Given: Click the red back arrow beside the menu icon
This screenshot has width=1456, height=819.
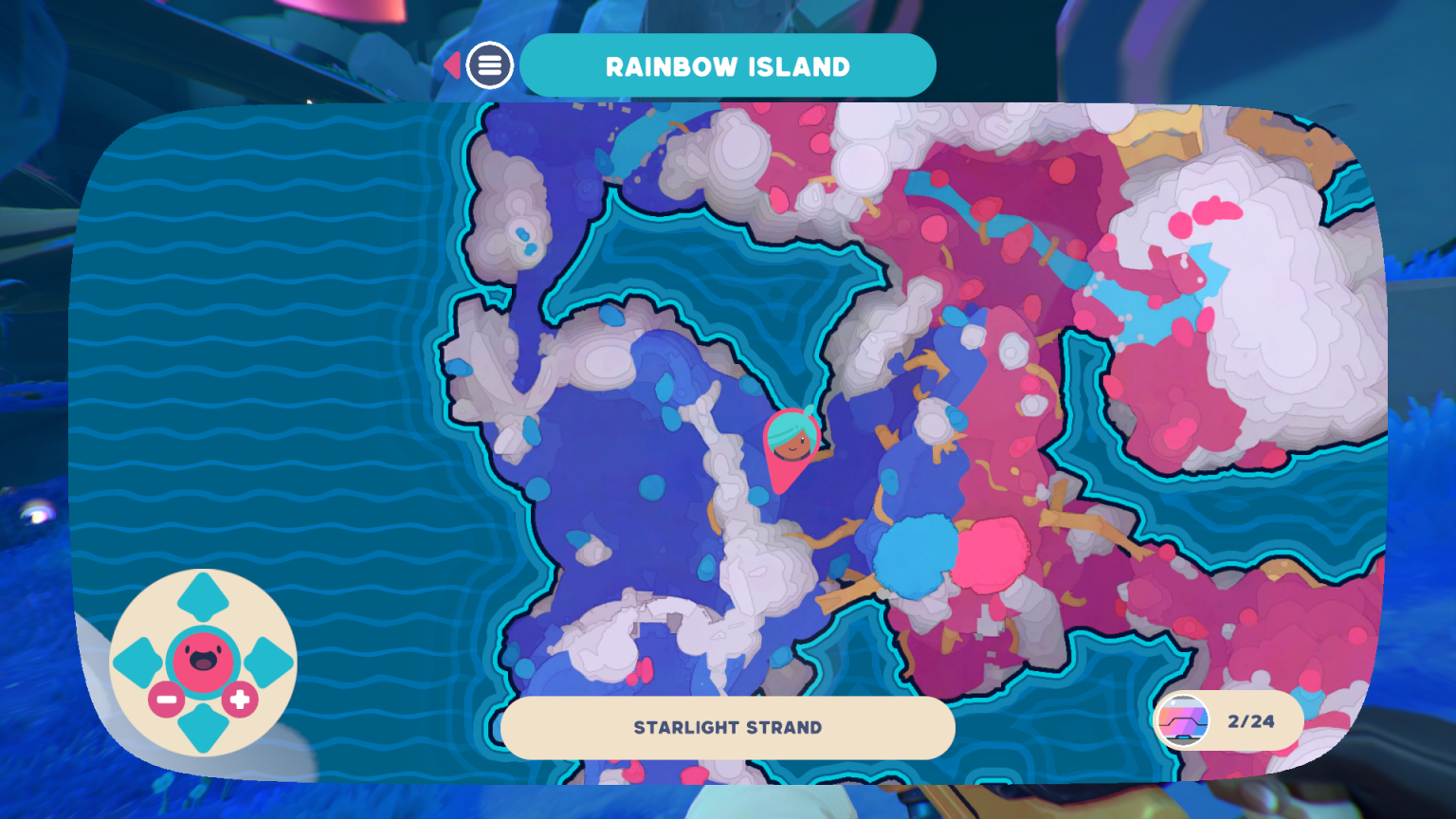Looking at the screenshot, I should pos(452,64).
